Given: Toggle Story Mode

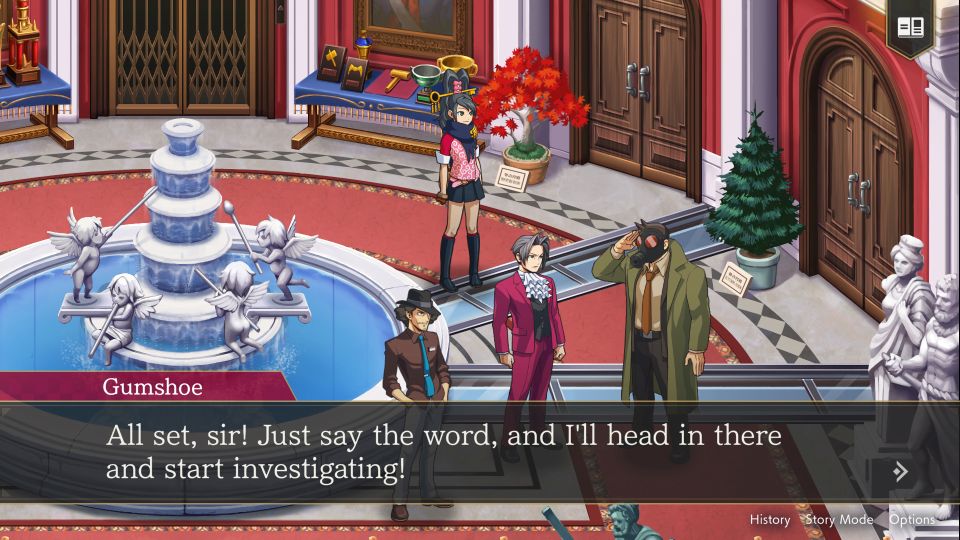Looking at the screenshot, I should [839, 519].
